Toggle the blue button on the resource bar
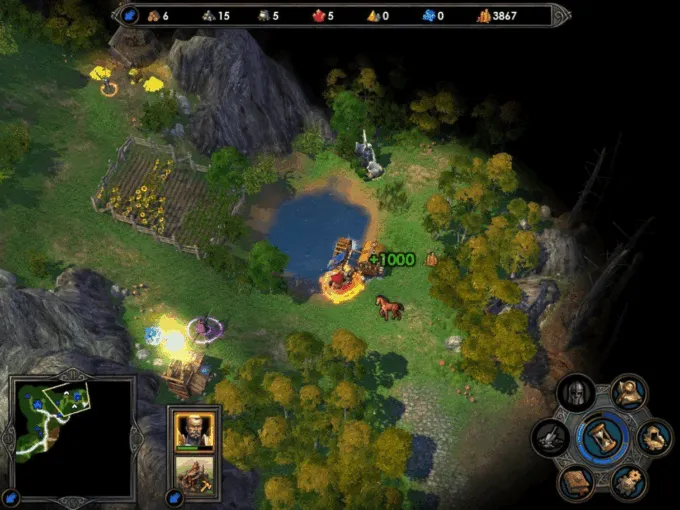Screen dimensions: 680x510 (129, 15)
